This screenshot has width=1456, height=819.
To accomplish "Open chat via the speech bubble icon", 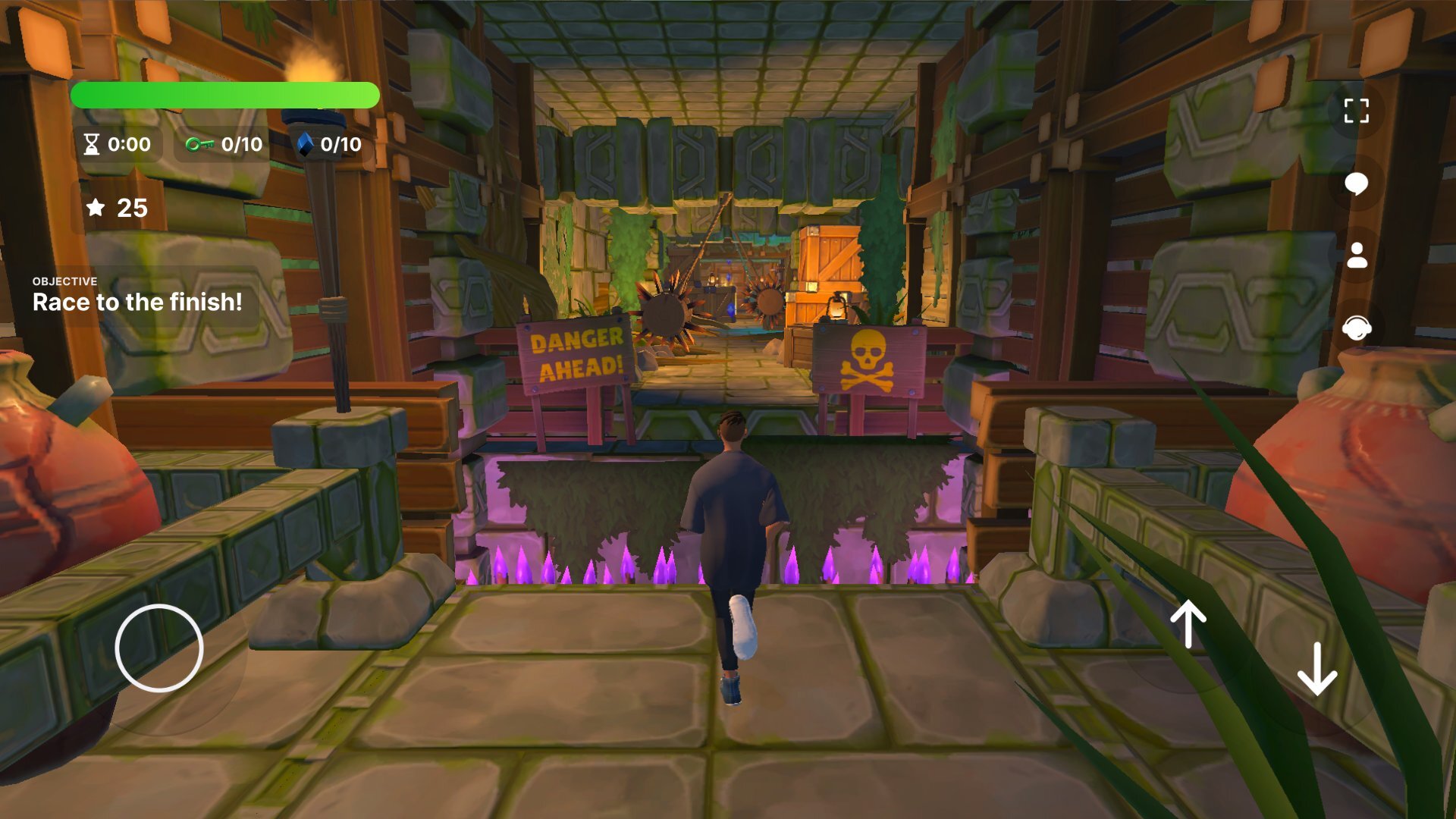I will click(1356, 184).
